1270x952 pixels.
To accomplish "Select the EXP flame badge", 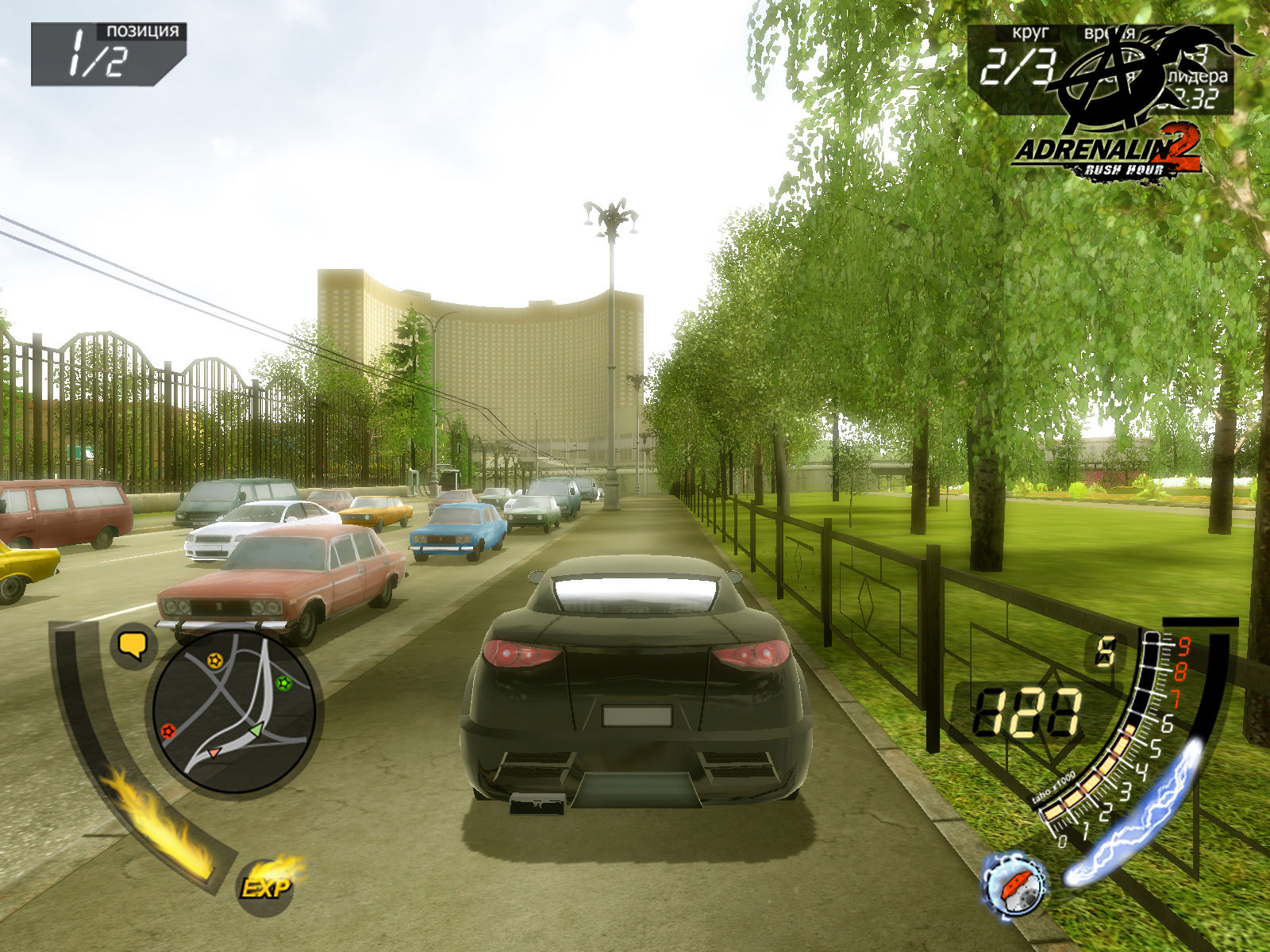I will [266, 886].
